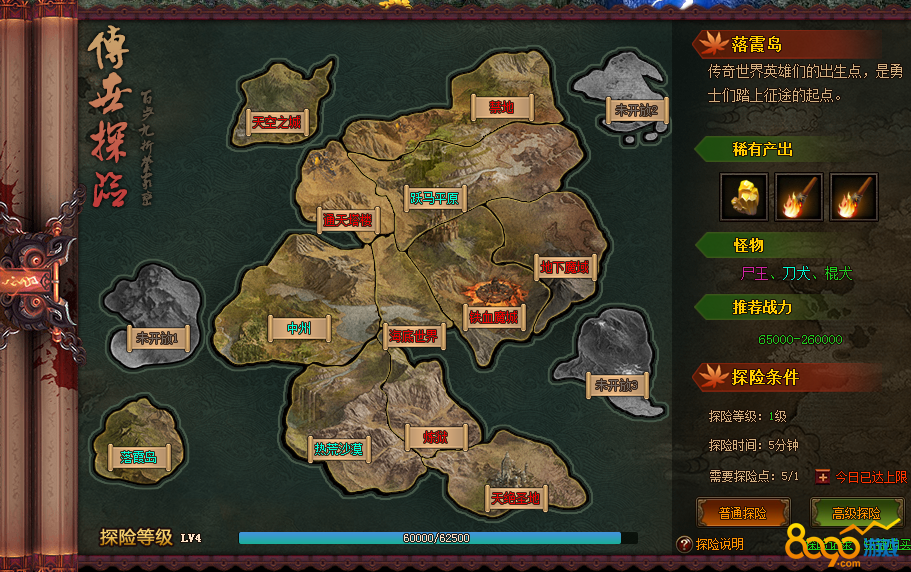The height and width of the screenshot is (572, 911).
Task: Select the 落霞岛 map region
Action: tap(139, 457)
